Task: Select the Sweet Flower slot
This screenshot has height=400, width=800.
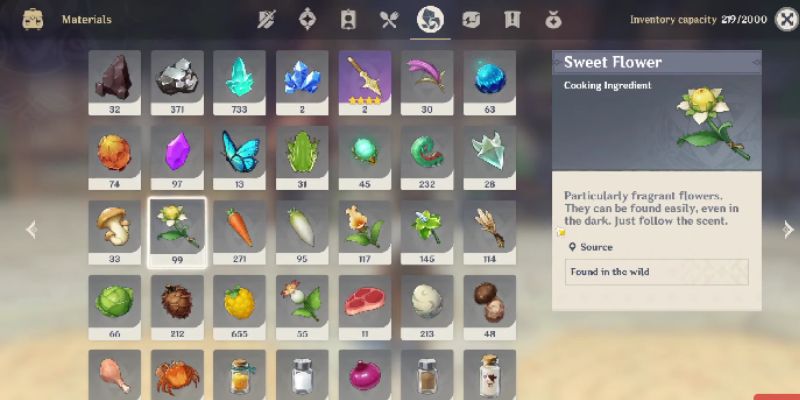Action: pos(177,228)
